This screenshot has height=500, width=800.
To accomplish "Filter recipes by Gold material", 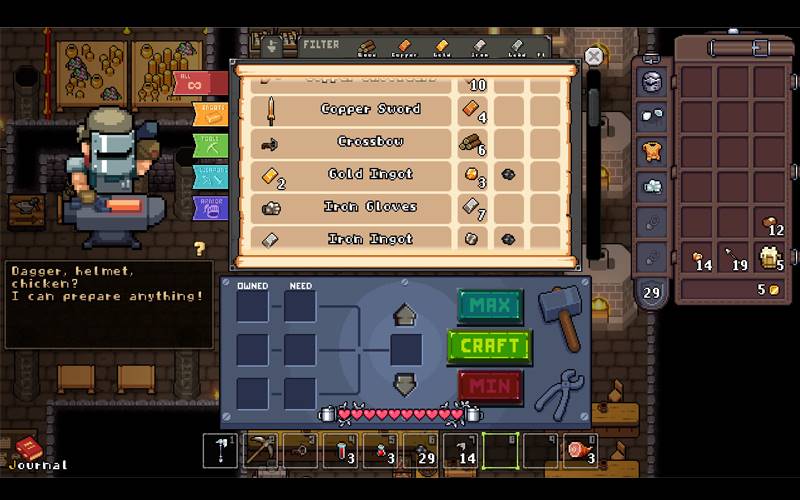I will coord(441,47).
